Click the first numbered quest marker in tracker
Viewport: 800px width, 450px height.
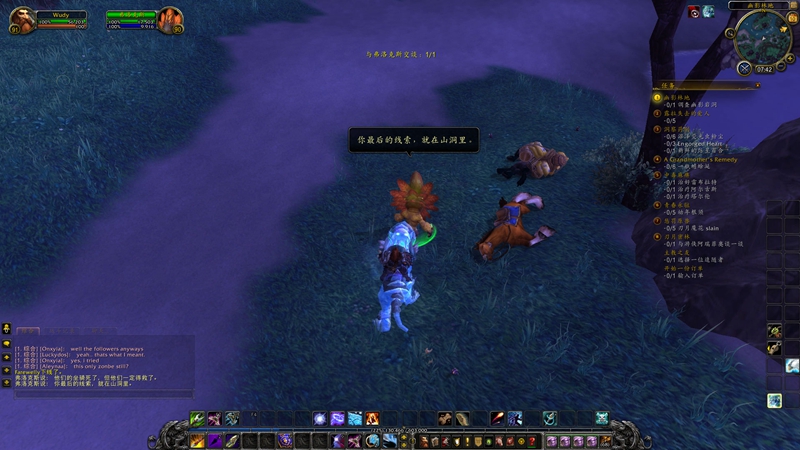pos(657,97)
